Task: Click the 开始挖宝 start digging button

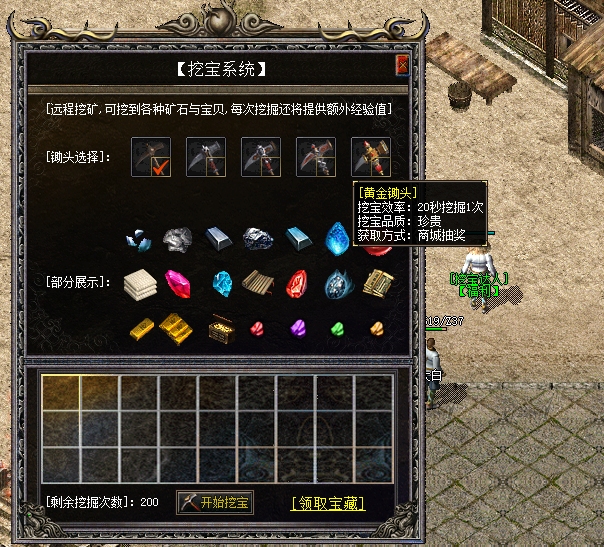Action: 215,502
